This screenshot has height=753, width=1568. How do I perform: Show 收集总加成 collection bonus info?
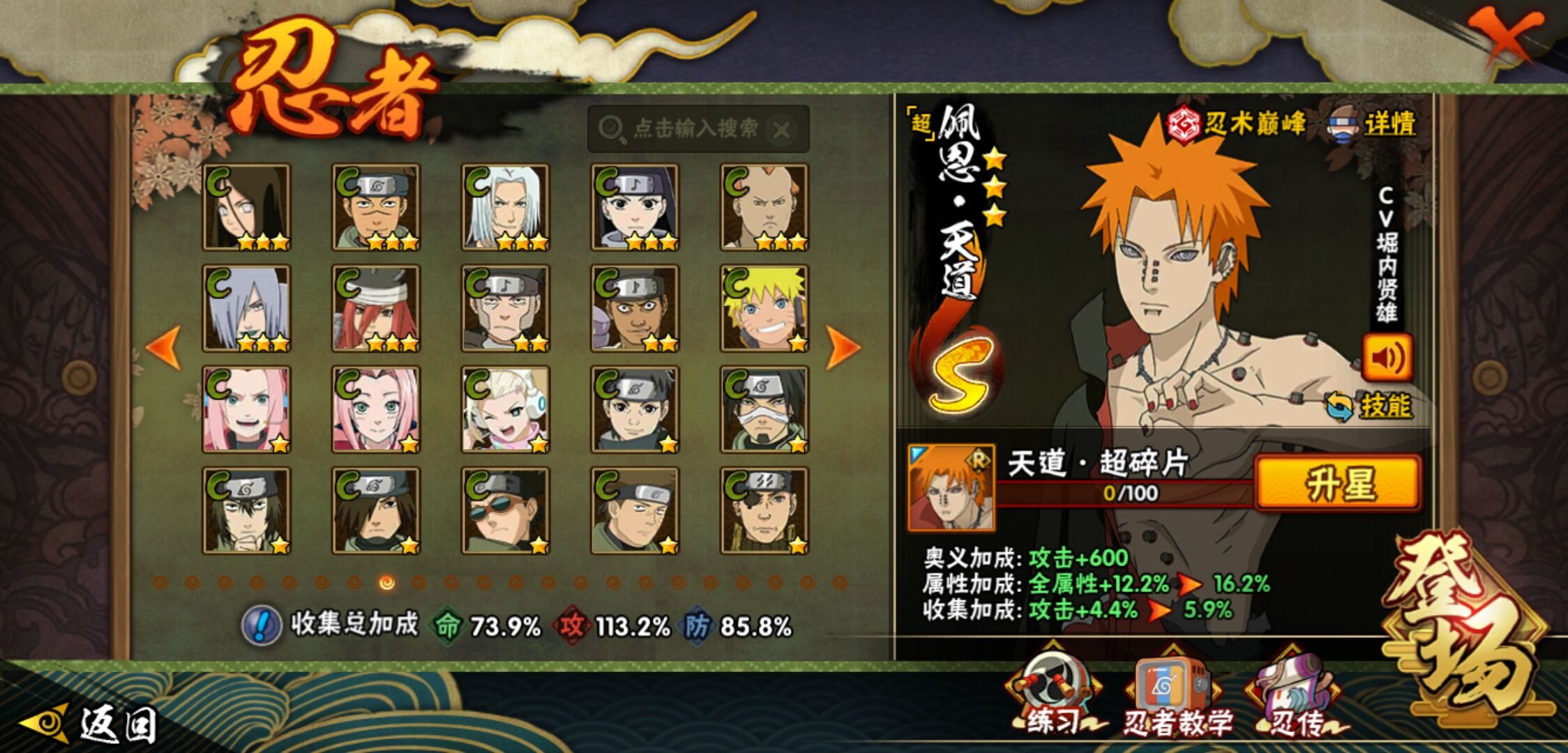click(262, 625)
